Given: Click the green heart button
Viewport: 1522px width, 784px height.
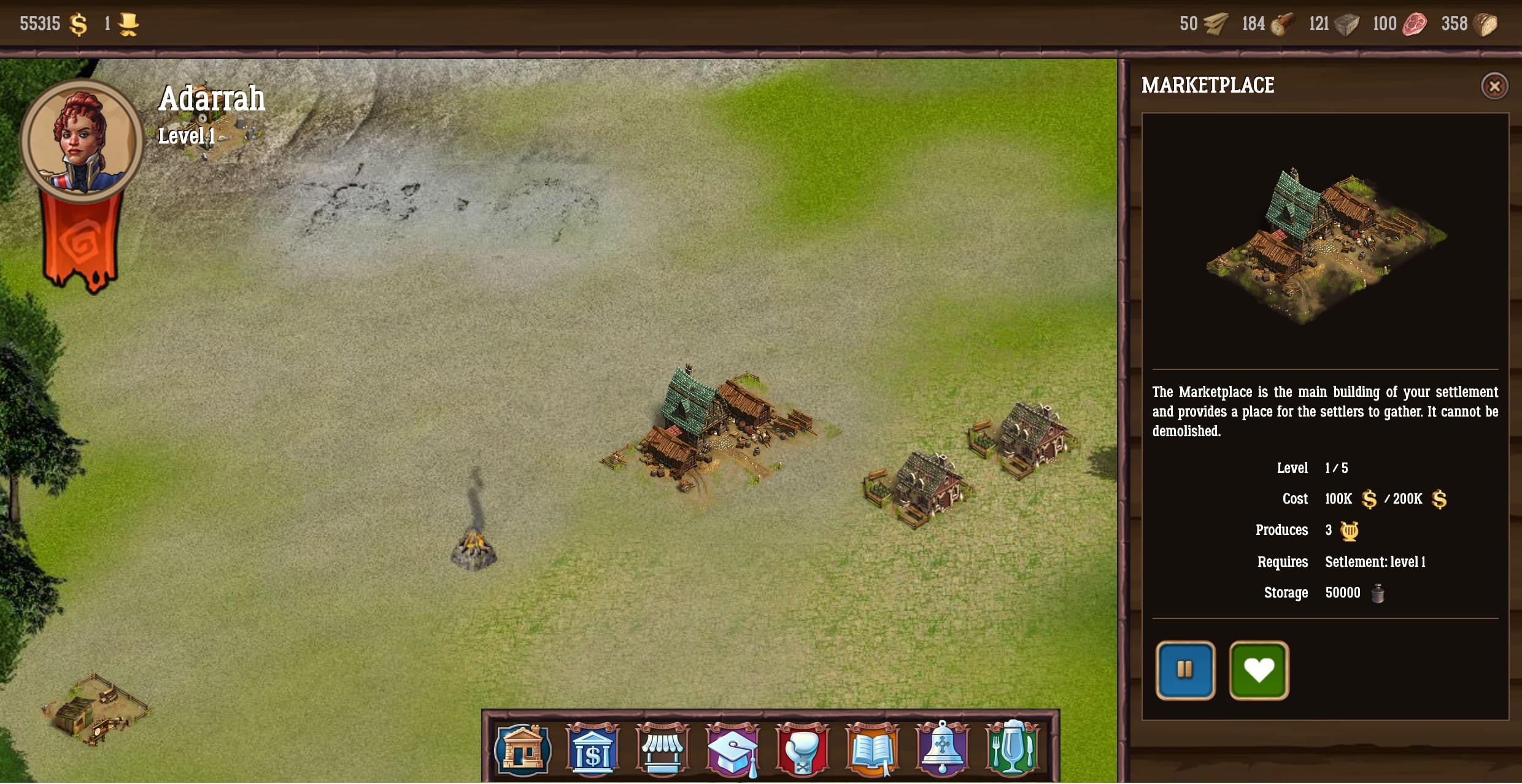Looking at the screenshot, I should tap(1259, 670).
